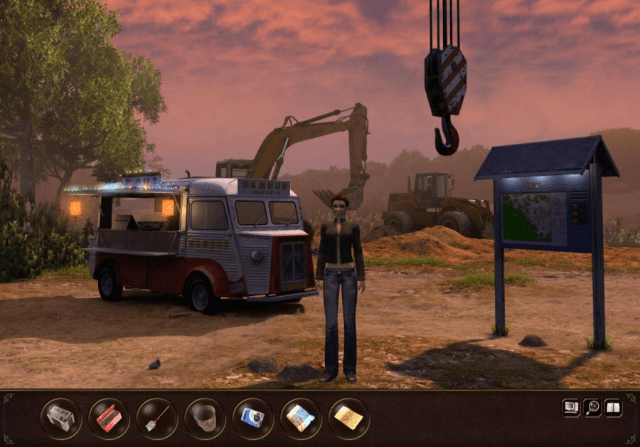Open the computer menu icon
This screenshot has height=447, width=640.
click(x=572, y=407)
